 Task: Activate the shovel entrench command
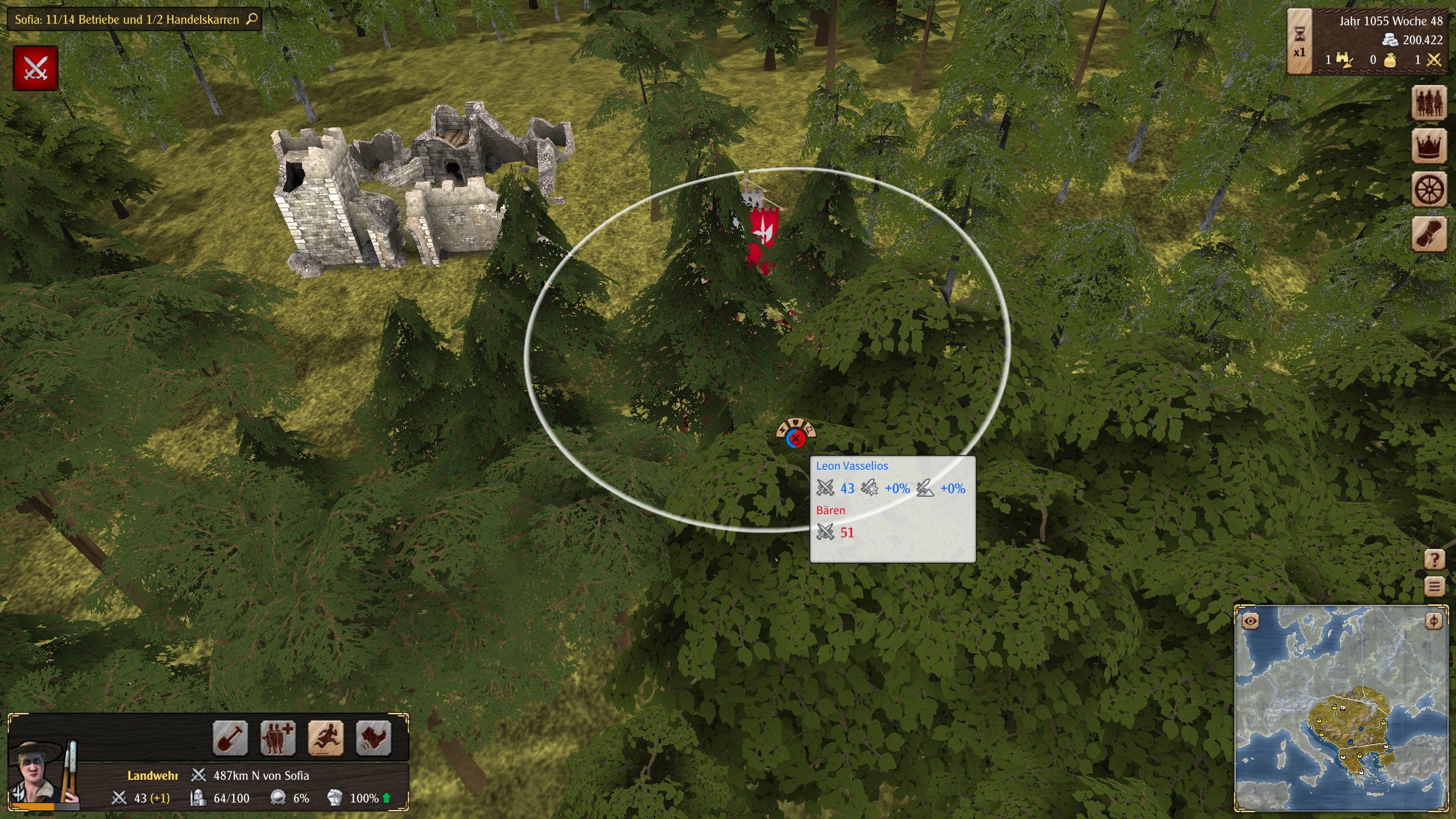click(x=230, y=738)
